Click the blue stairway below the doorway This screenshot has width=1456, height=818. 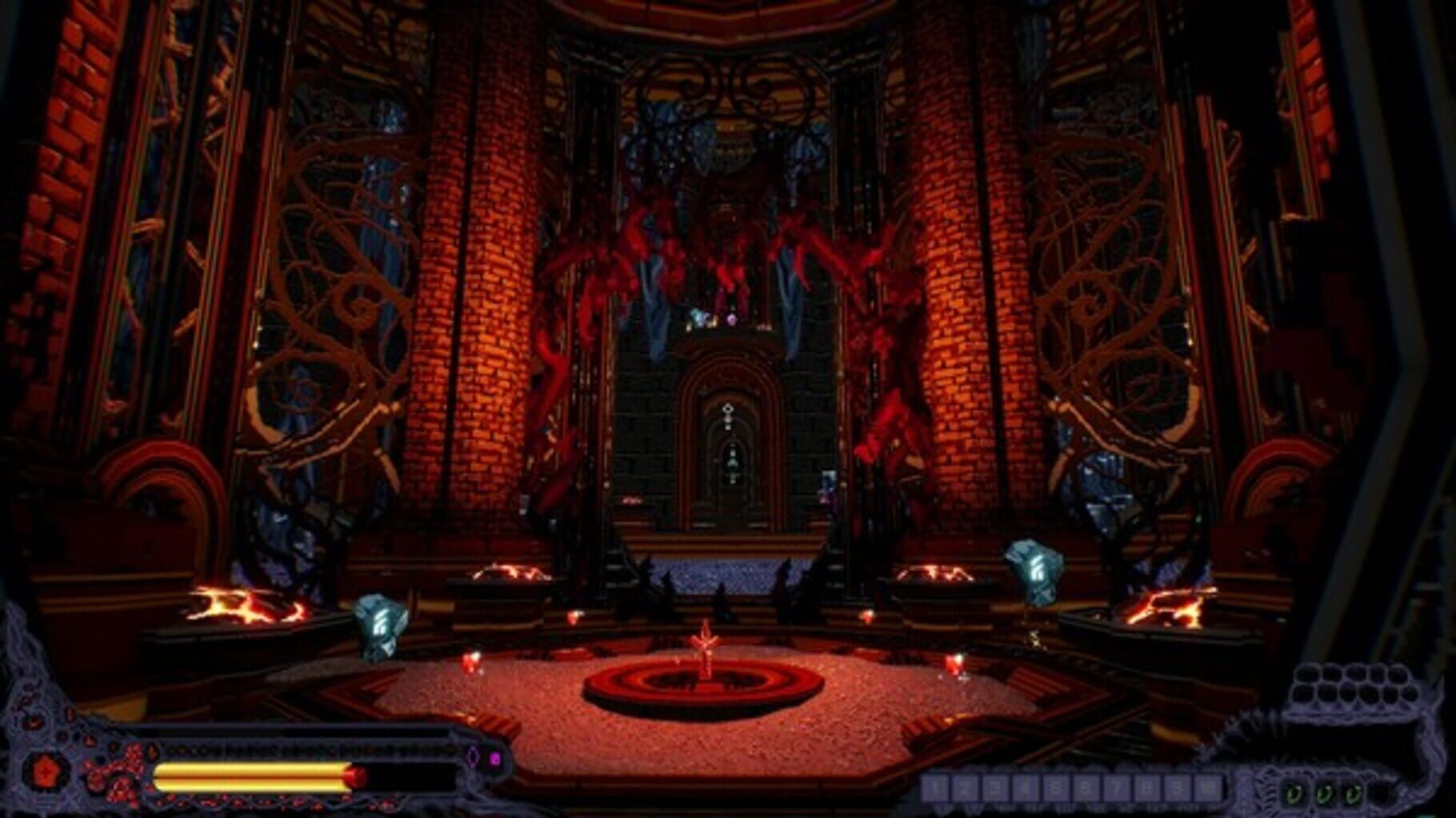tap(724, 572)
